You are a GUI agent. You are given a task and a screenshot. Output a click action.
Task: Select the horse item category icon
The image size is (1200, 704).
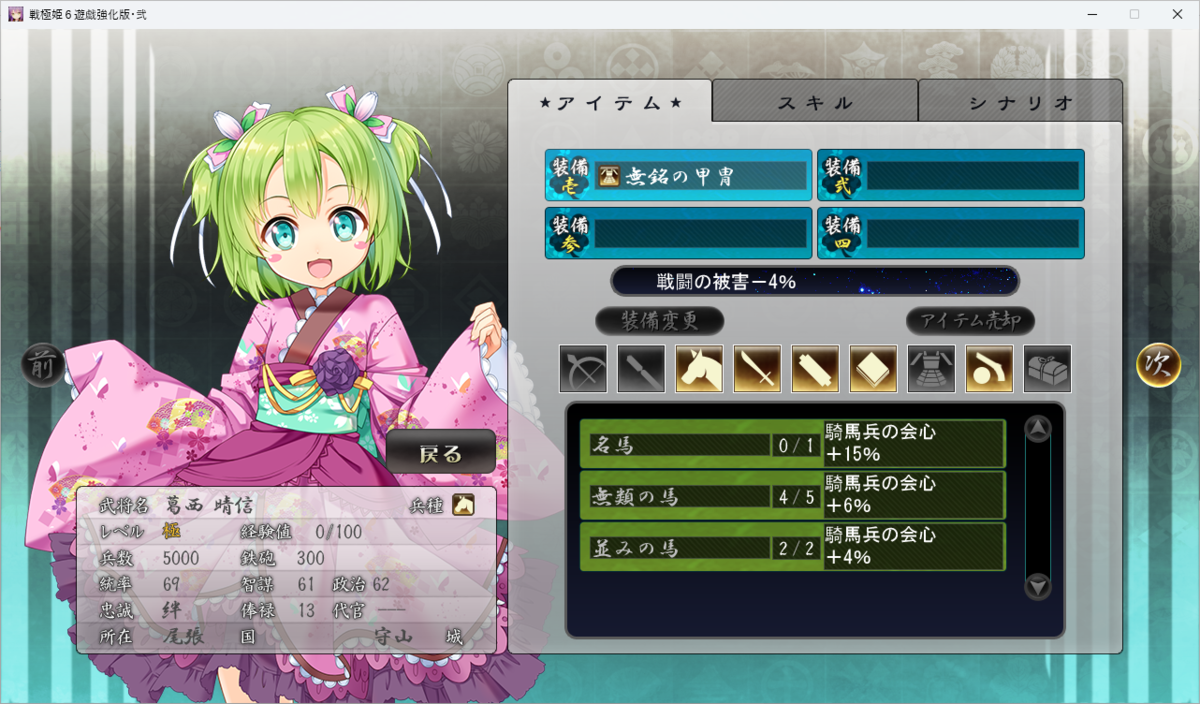coord(700,369)
